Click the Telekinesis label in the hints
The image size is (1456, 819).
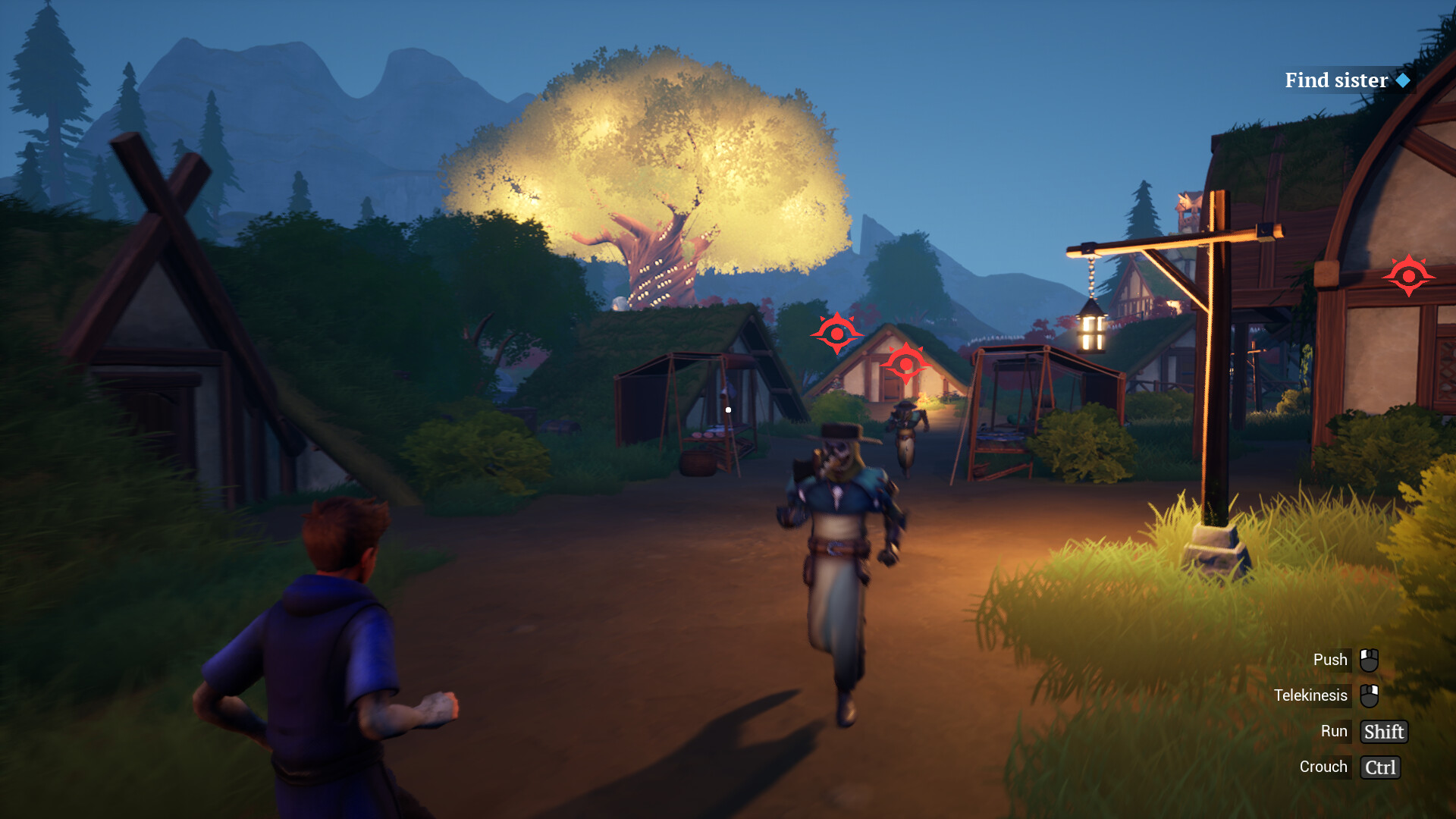tap(1310, 695)
